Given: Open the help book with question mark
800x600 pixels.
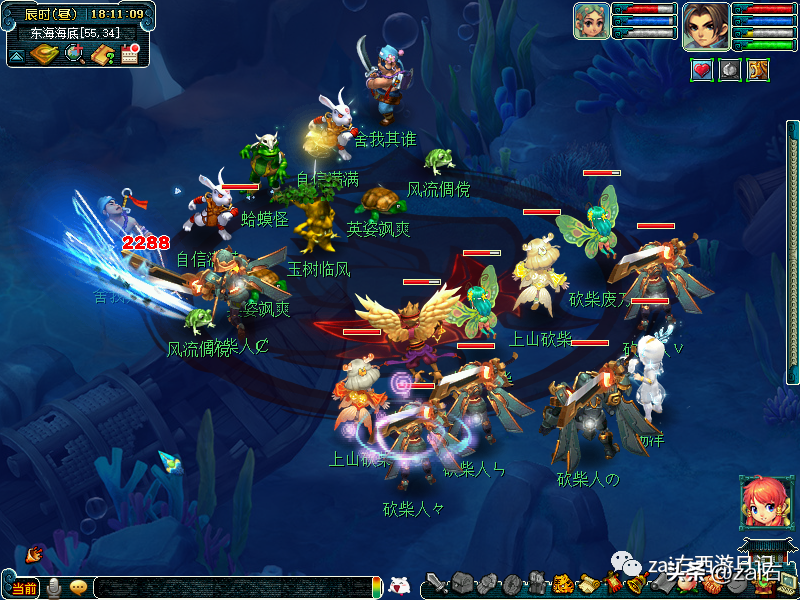Looking at the screenshot, I should coord(103,54).
